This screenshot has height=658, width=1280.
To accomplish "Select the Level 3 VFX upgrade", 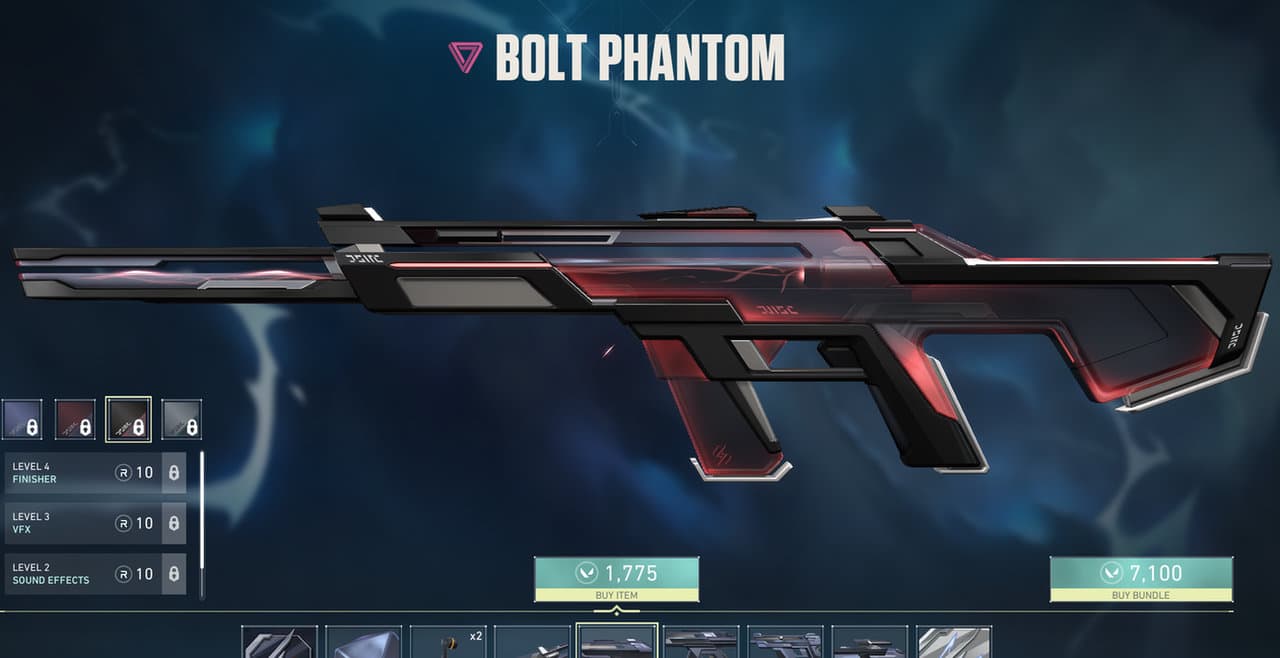I will pyautogui.click(x=95, y=523).
